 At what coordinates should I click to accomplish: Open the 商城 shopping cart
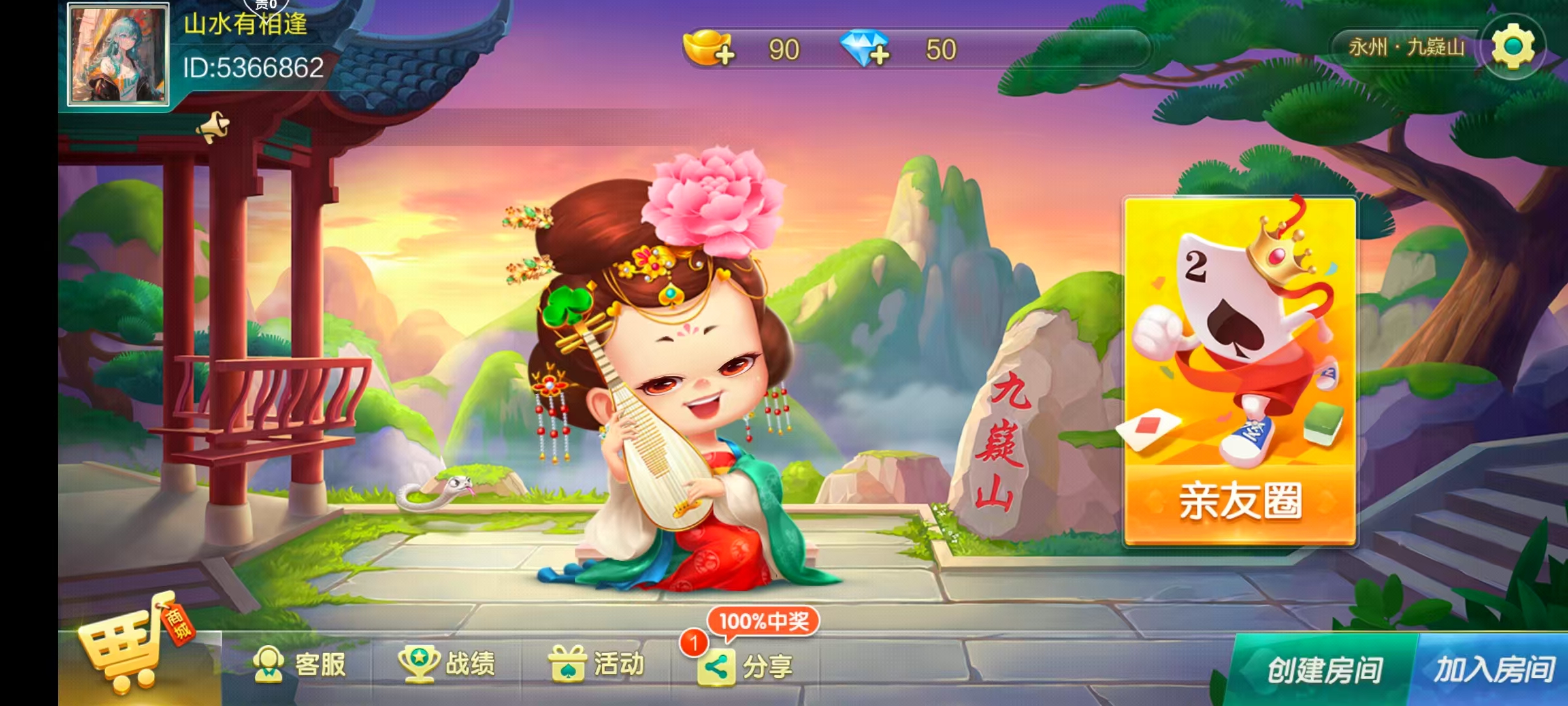(x=121, y=647)
